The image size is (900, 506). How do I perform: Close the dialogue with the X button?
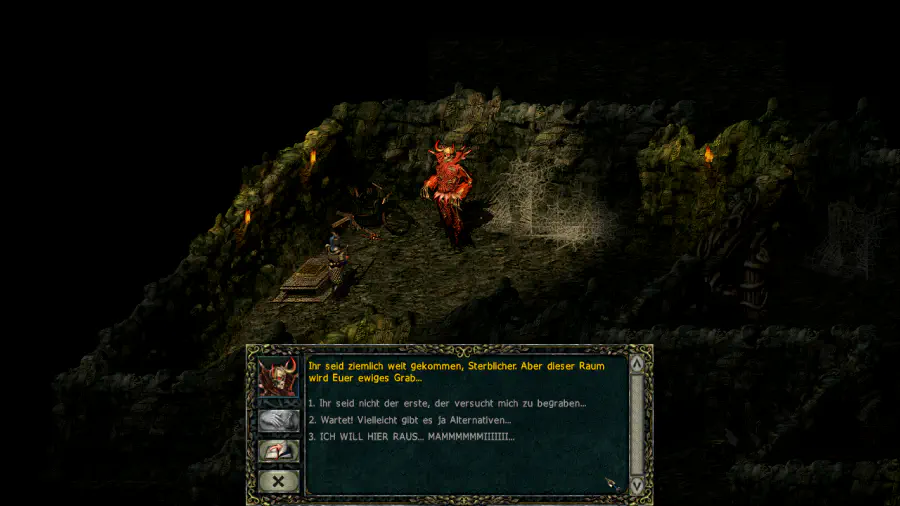tap(278, 481)
